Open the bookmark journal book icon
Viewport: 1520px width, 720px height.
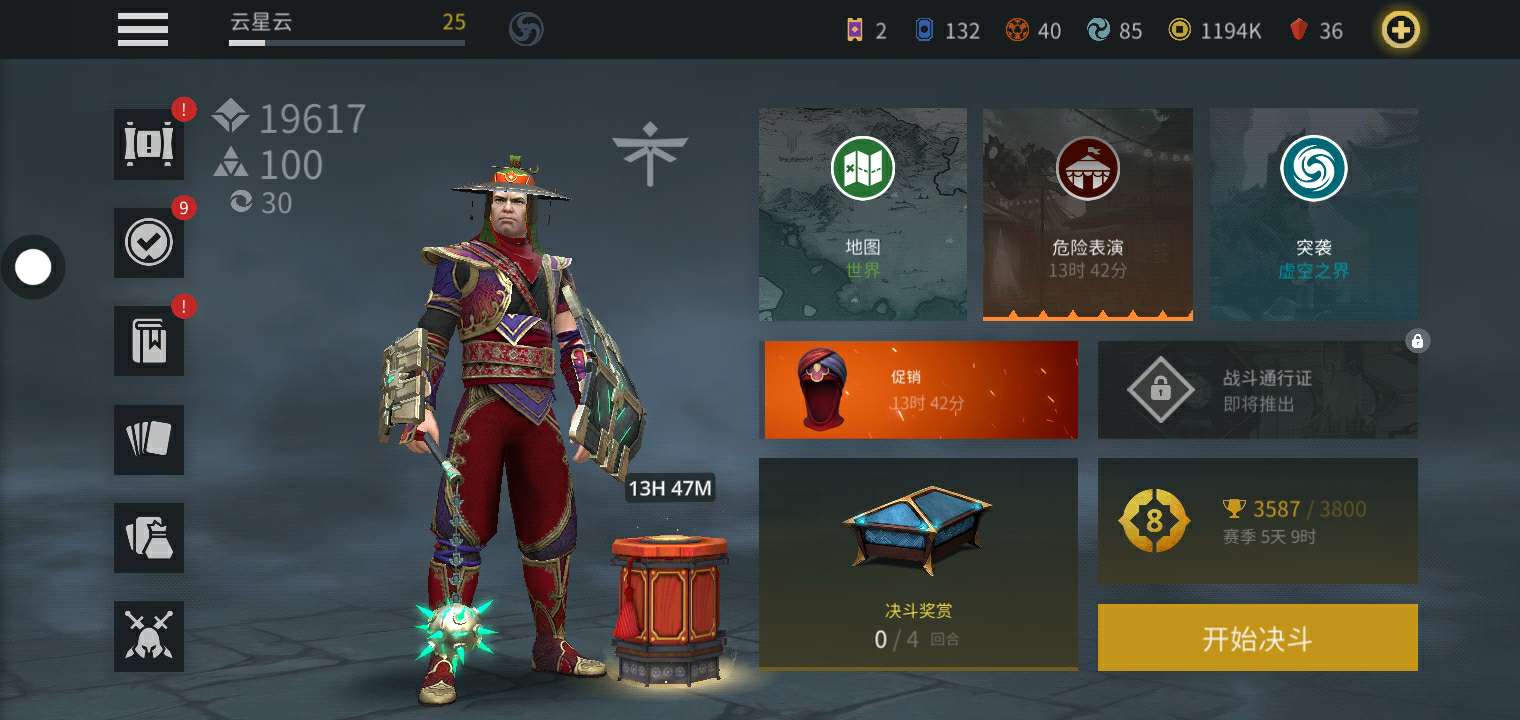point(149,341)
